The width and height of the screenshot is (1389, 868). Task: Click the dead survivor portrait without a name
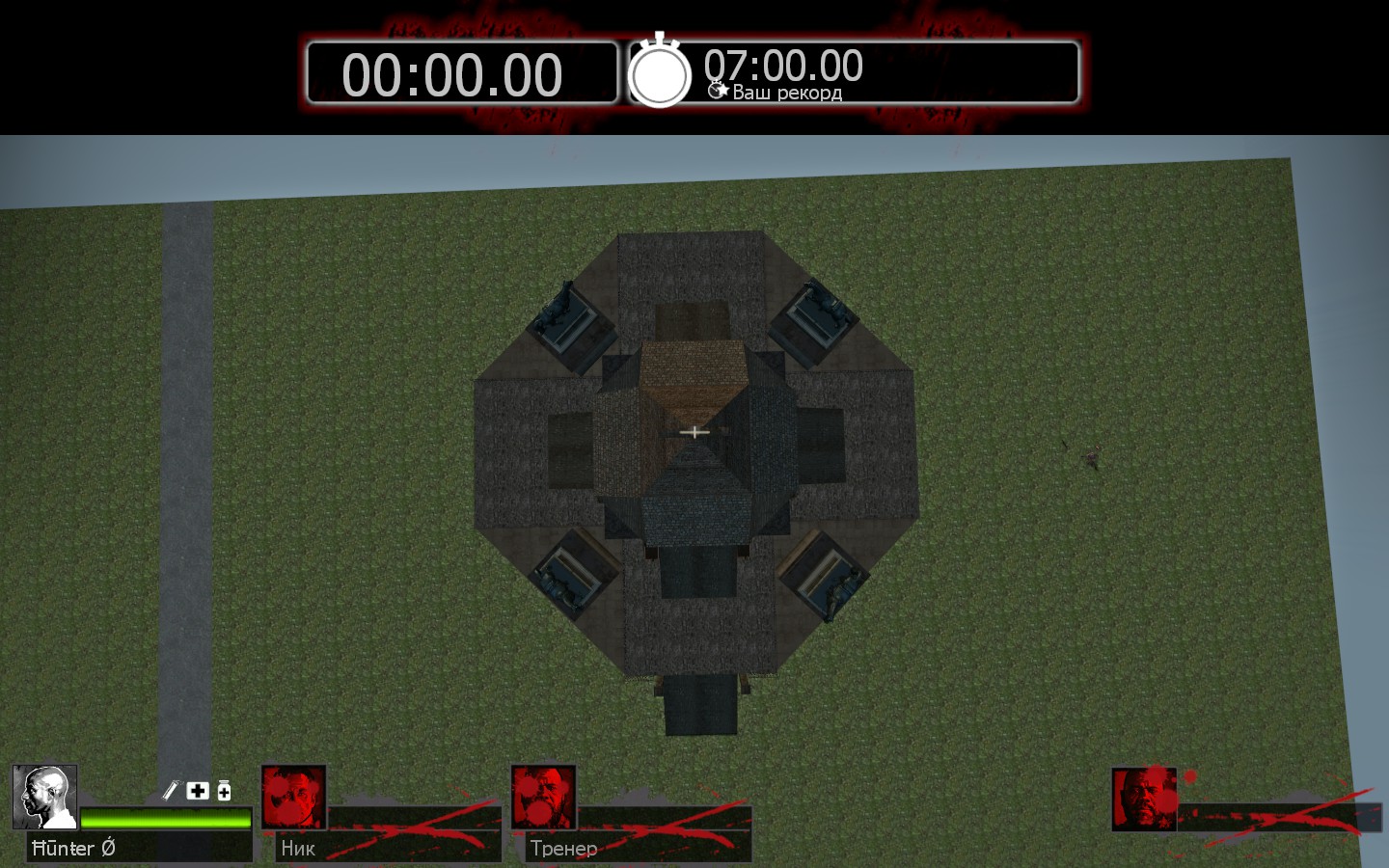1144,799
